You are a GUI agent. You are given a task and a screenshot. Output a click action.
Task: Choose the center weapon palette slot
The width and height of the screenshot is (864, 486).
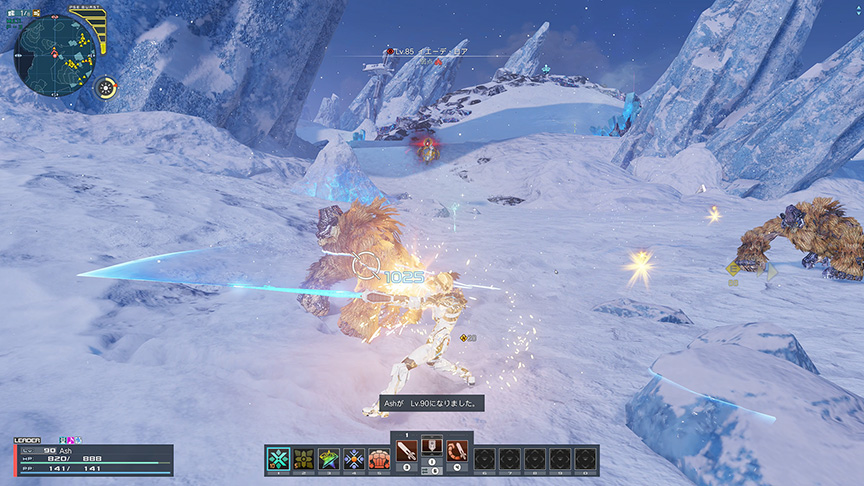(x=432, y=450)
